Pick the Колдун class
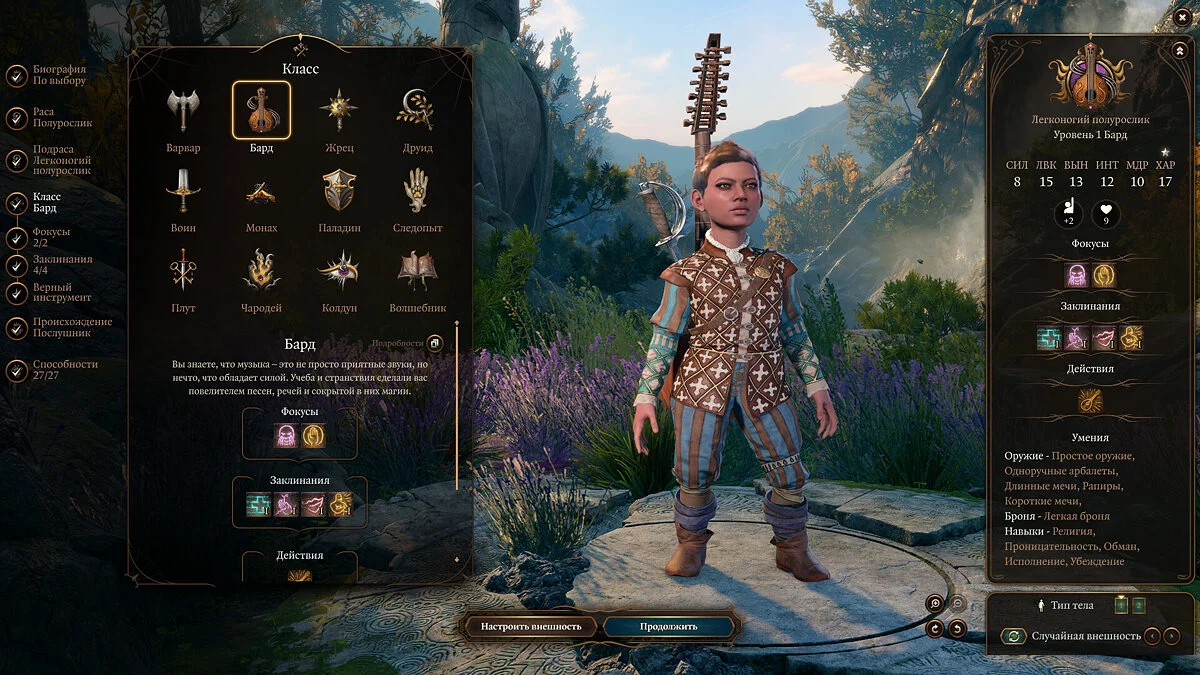Screen dimensions: 1200x675 click(339, 271)
